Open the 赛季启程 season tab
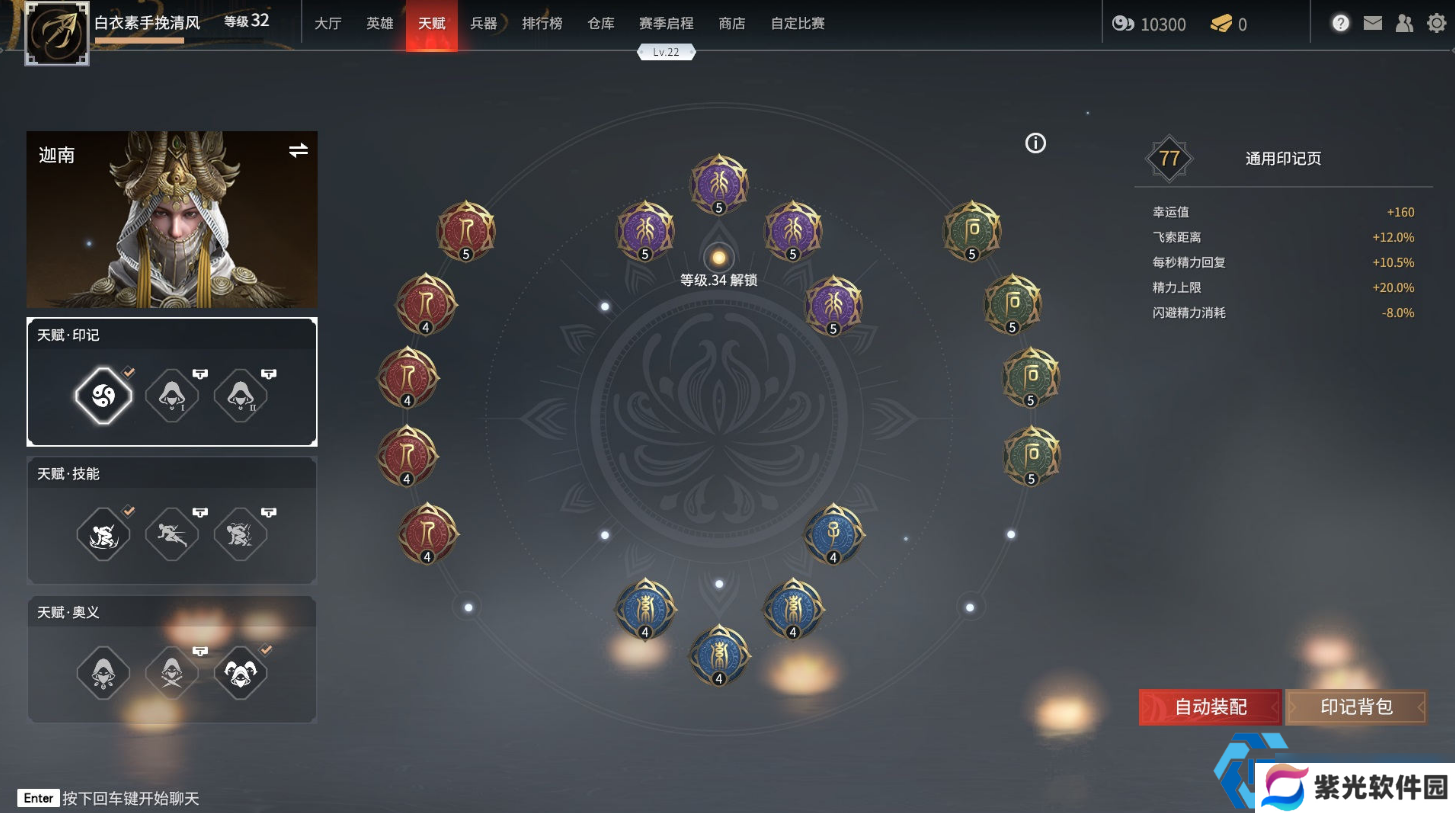The height and width of the screenshot is (813, 1455). point(667,23)
